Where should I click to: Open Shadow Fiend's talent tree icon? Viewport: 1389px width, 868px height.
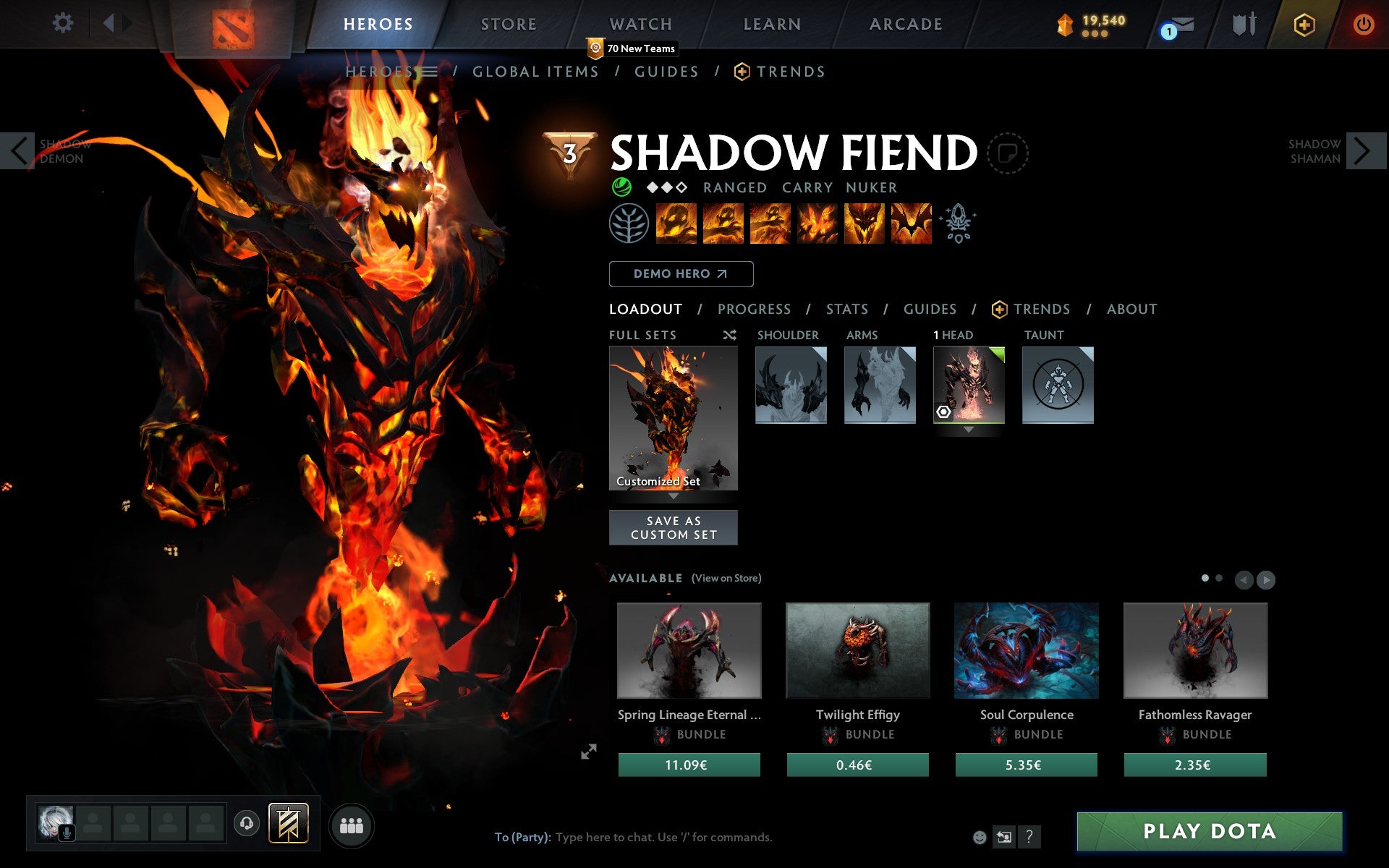coord(628,224)
